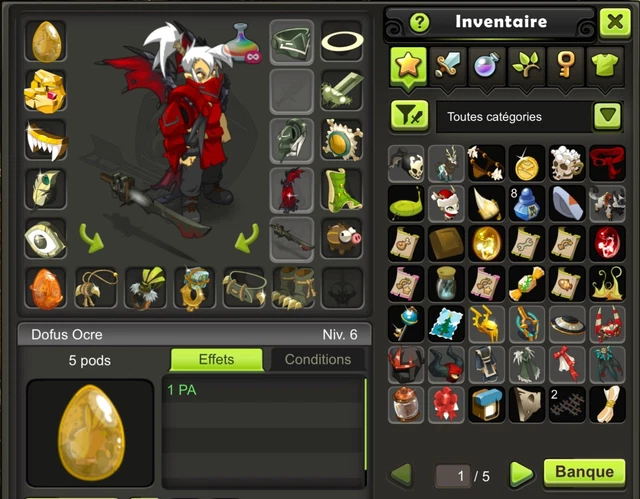The width and height of the screenshot is (640, 499).
Task: Select the star category tab
Action: coord(408,65)
